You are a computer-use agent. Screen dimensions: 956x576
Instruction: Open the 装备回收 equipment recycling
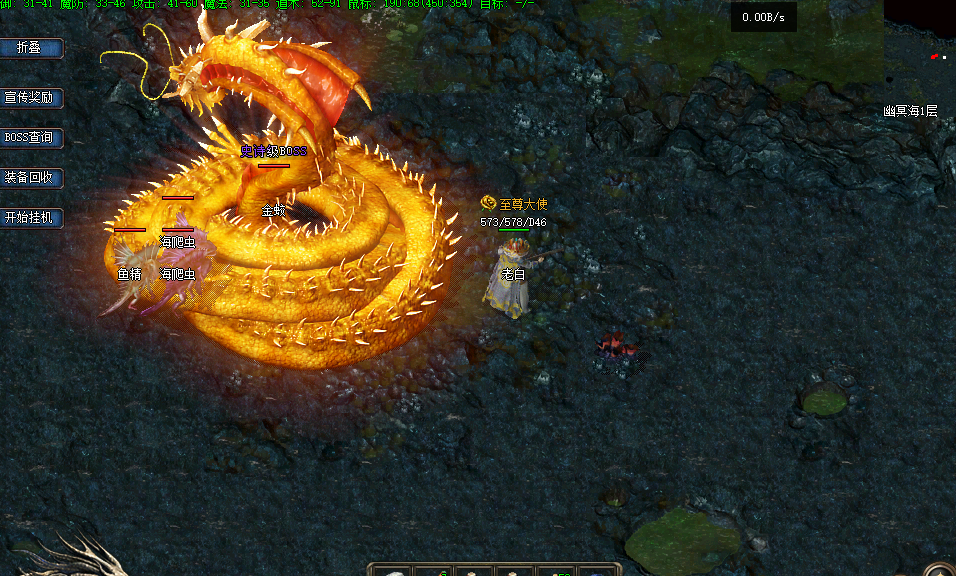pyautogui.click(x=31, y=178)
